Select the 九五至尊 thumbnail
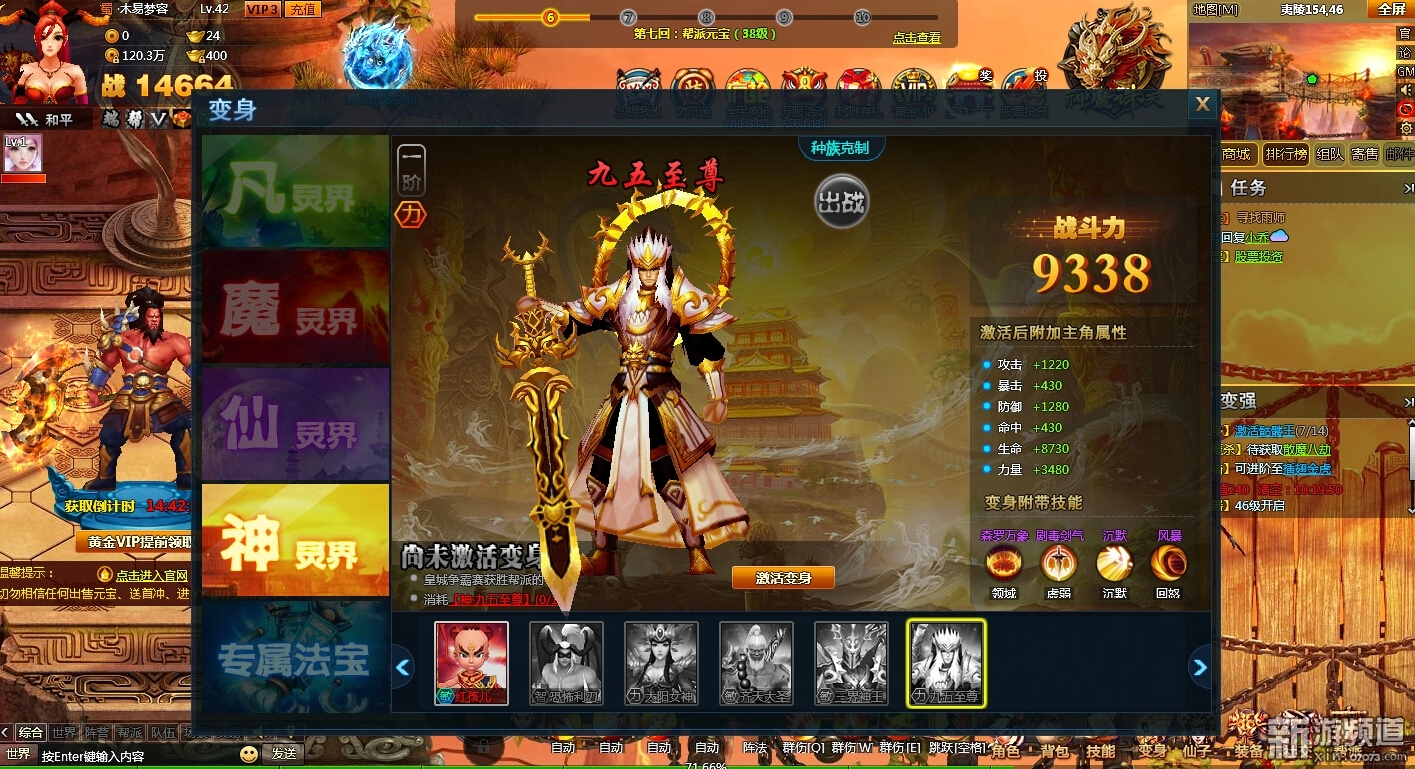 [x=946, y=664]
